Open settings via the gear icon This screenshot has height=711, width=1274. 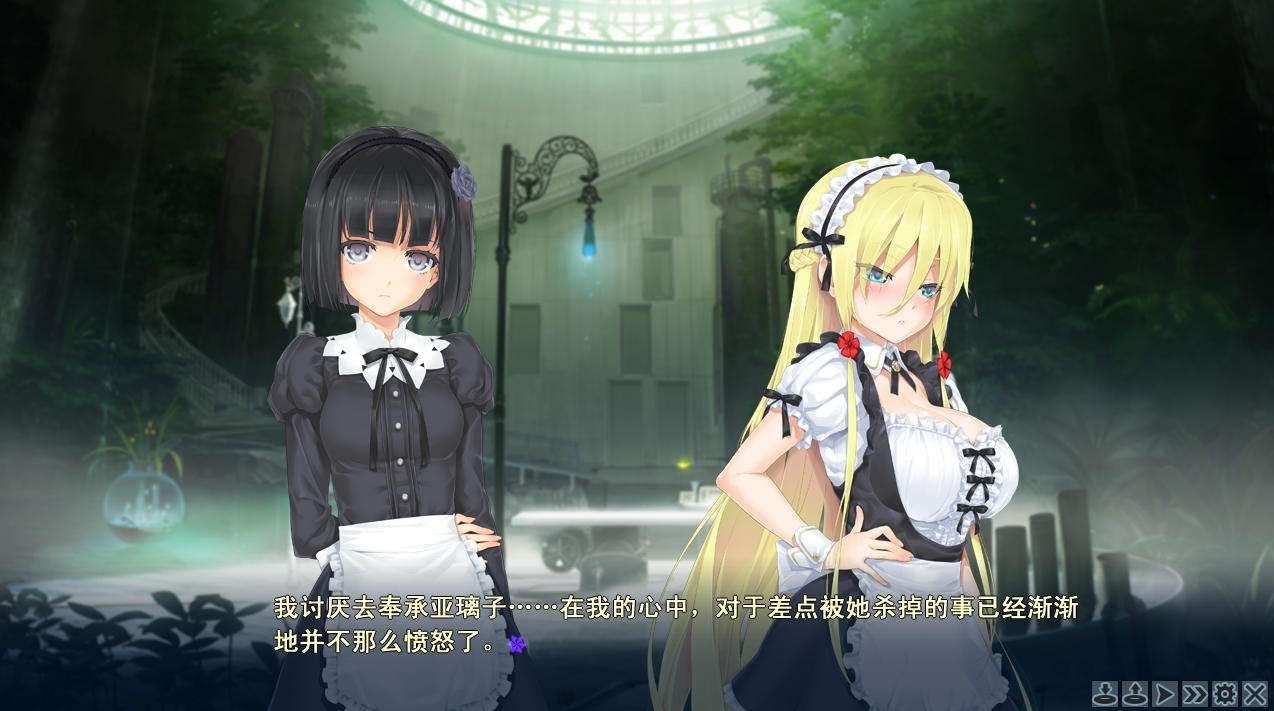coord(1224,693)
